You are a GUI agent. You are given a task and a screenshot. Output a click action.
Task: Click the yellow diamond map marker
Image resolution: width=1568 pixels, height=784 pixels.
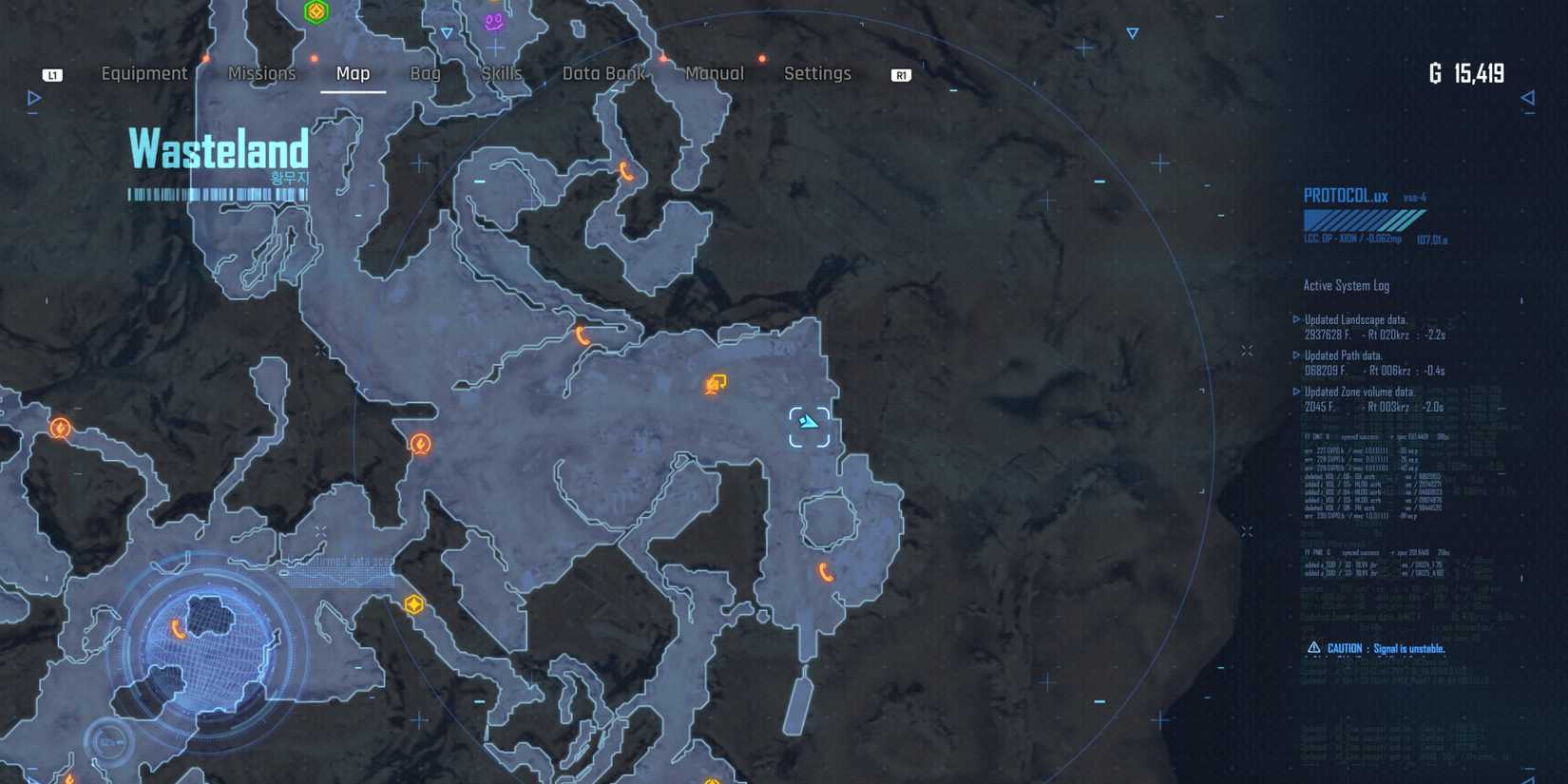click(413, 602)
